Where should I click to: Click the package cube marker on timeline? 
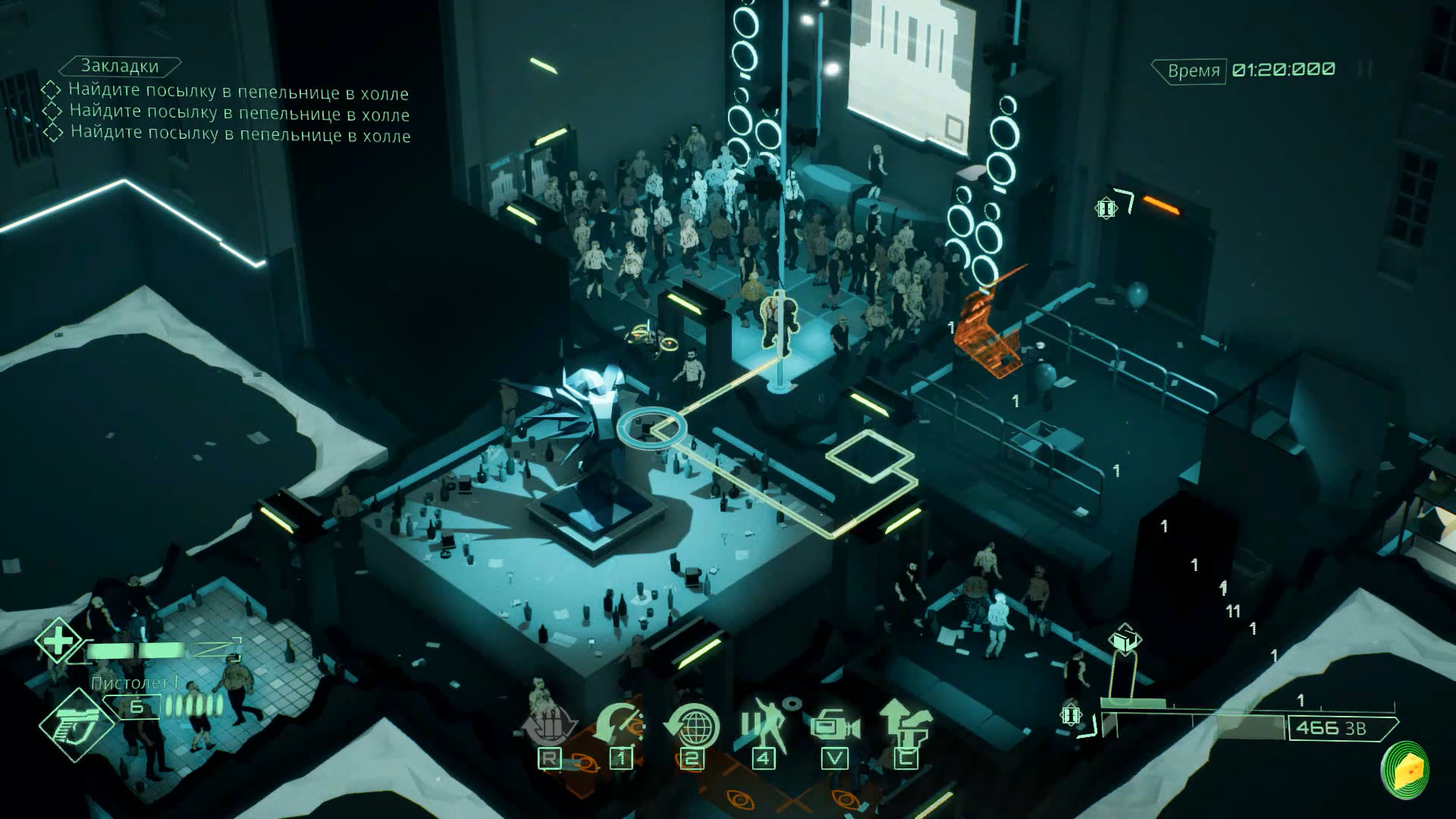[1124, 641]
